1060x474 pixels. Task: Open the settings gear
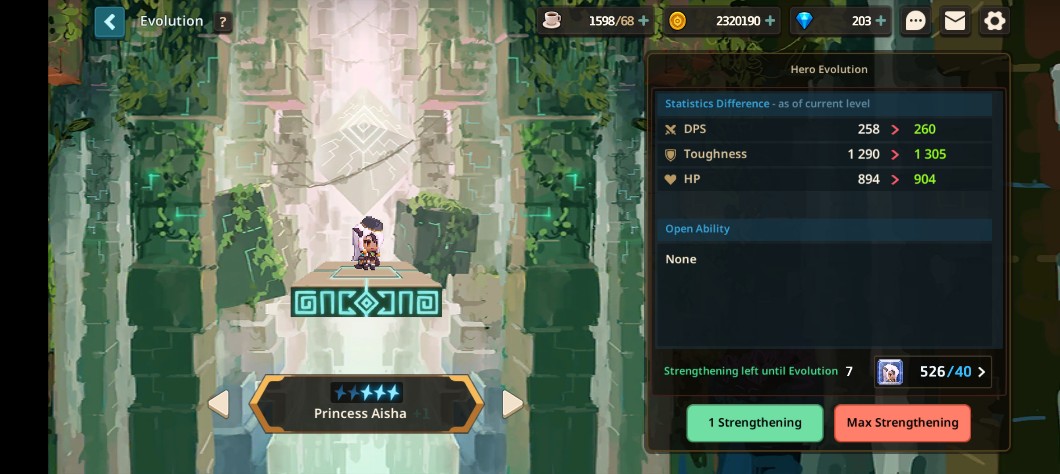pos(994,20)
